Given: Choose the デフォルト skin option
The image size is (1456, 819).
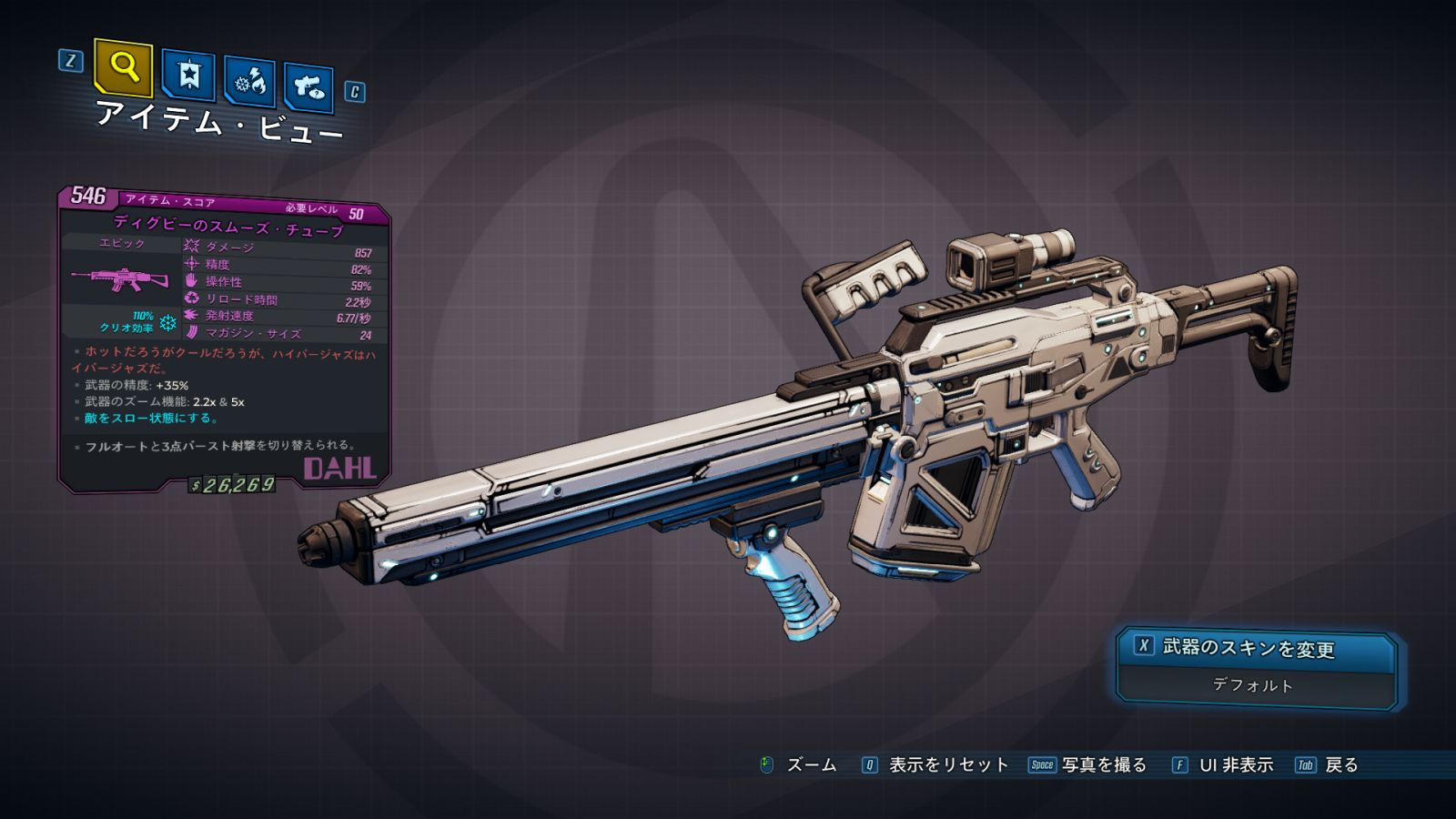Looking at the screenshot, I should (x=1254, y=685).
